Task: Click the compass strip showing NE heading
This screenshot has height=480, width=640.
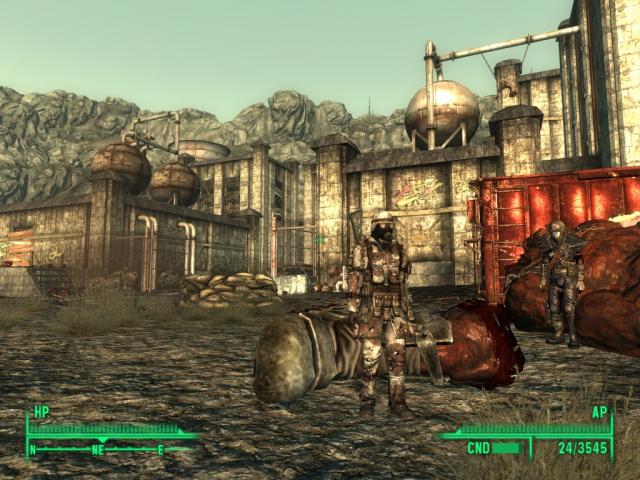Action: tap(100, 449)
